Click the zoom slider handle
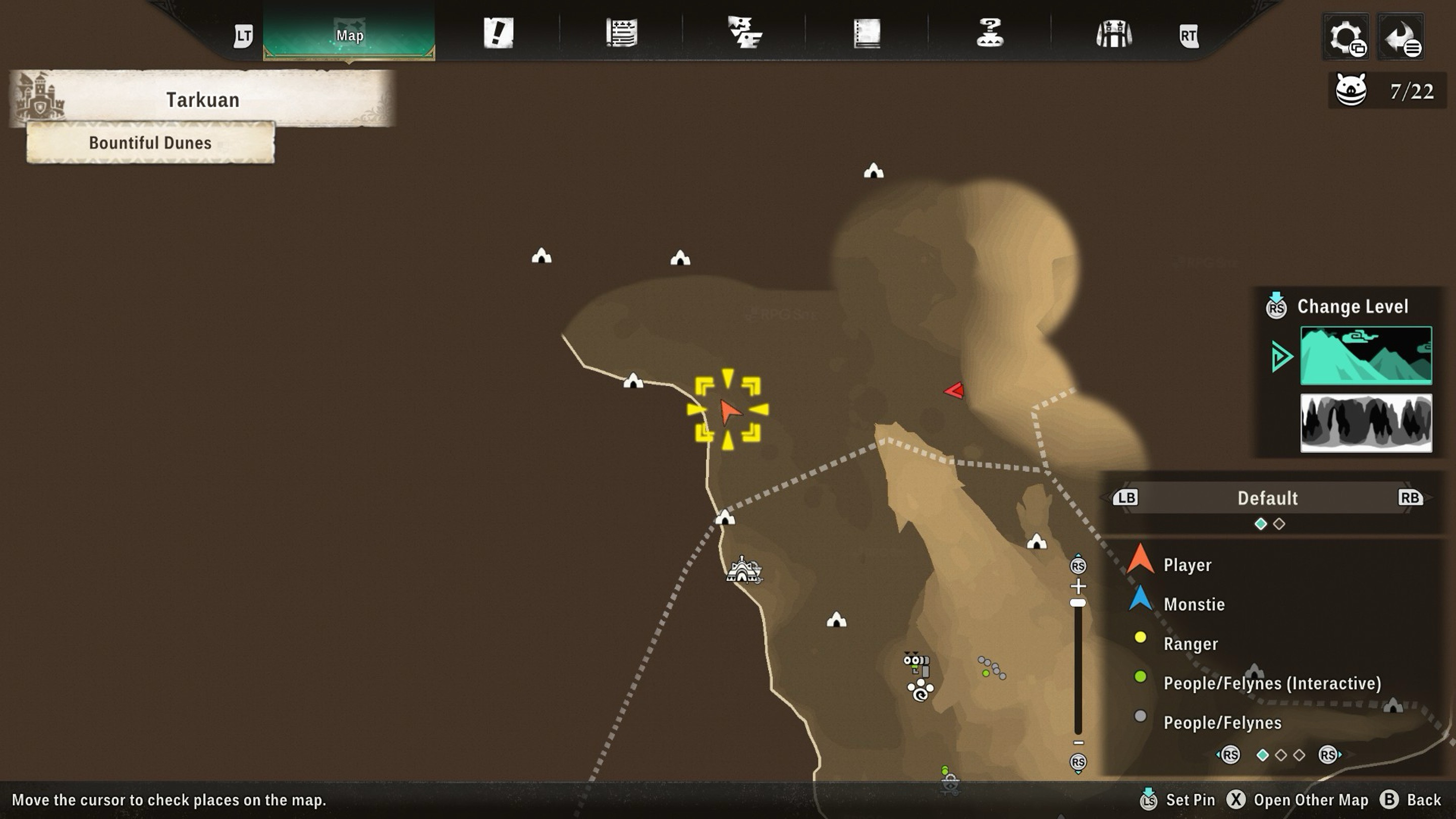 (x=1078, y=603)
